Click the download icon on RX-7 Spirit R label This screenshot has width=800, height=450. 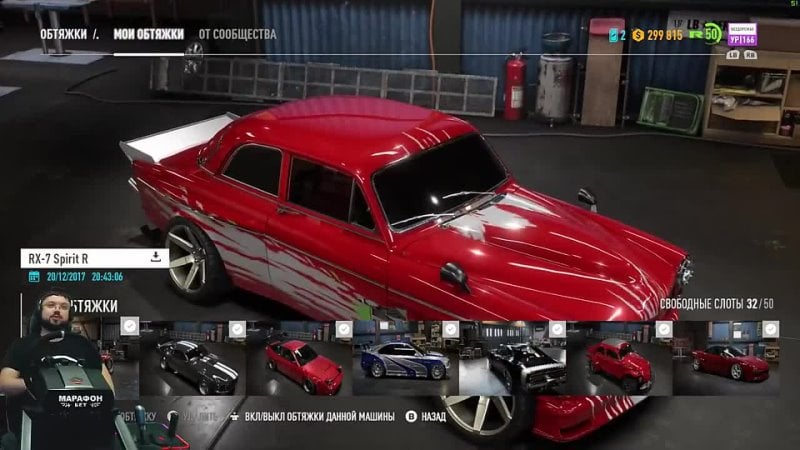coord(156,257)
